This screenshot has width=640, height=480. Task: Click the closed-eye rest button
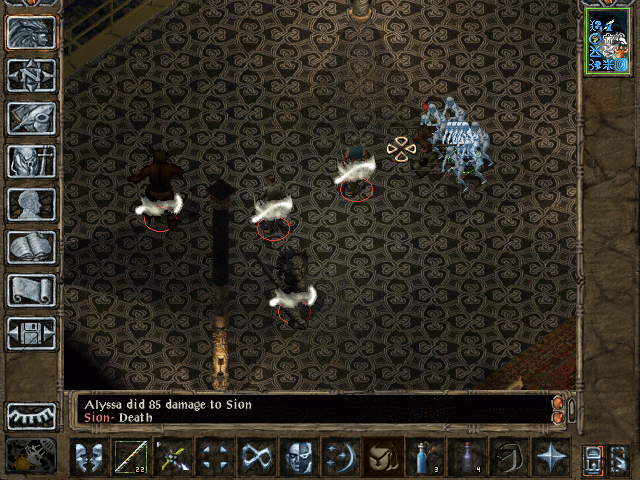[x=31, y=416]
